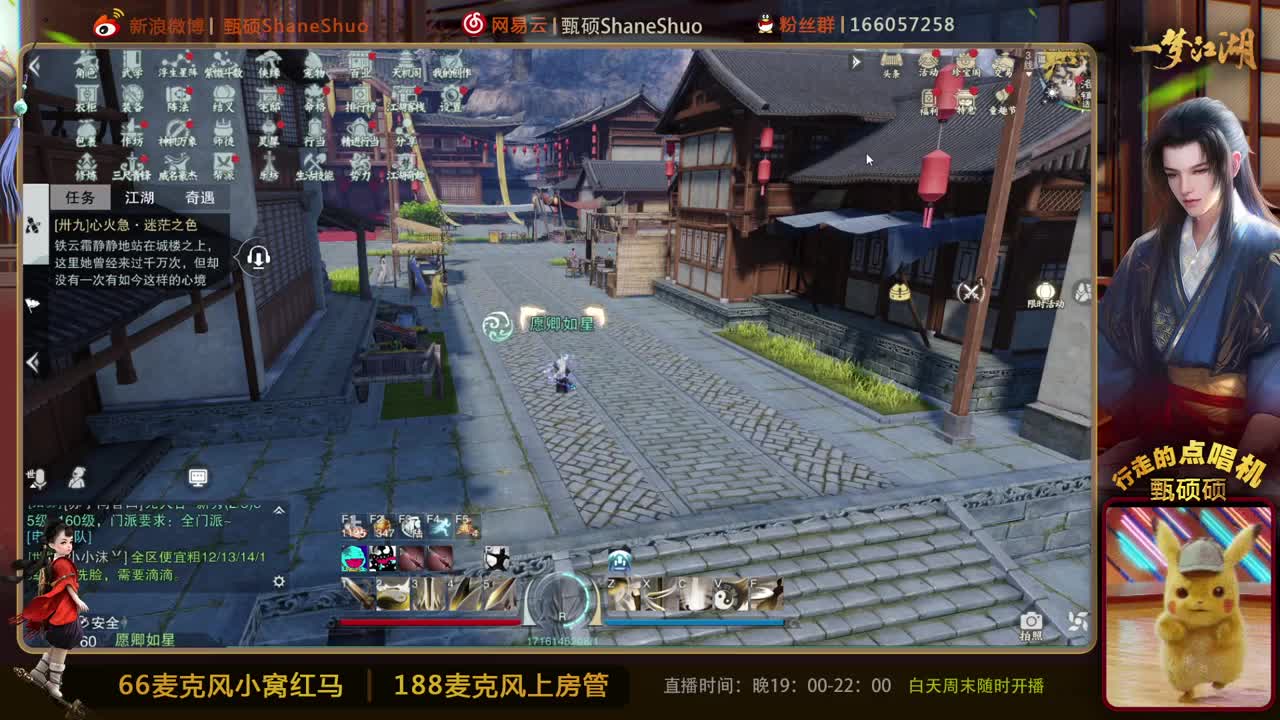Toggle quest voice narration headphone icon
The image size is (1280, 720).
[258, 257]
